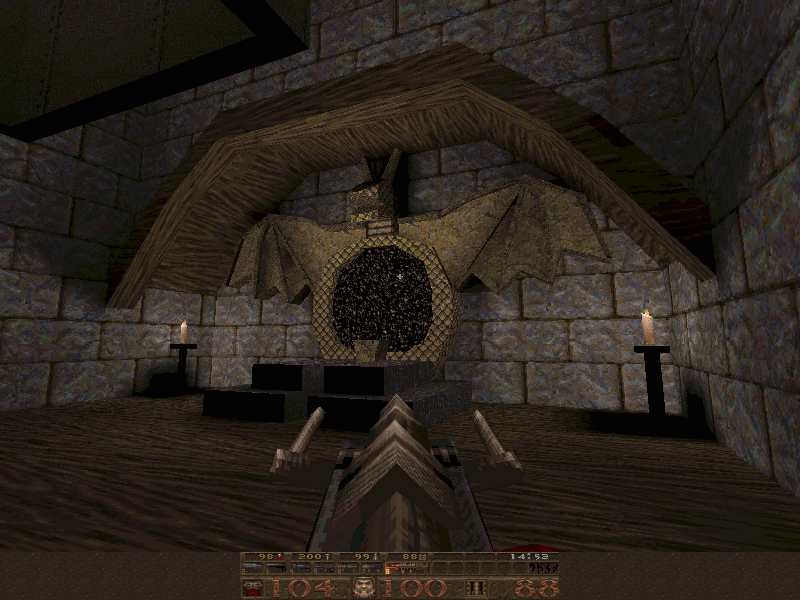Switch to the nailgun in slot 4
The image size is (800, 600).
coord(301,568)
